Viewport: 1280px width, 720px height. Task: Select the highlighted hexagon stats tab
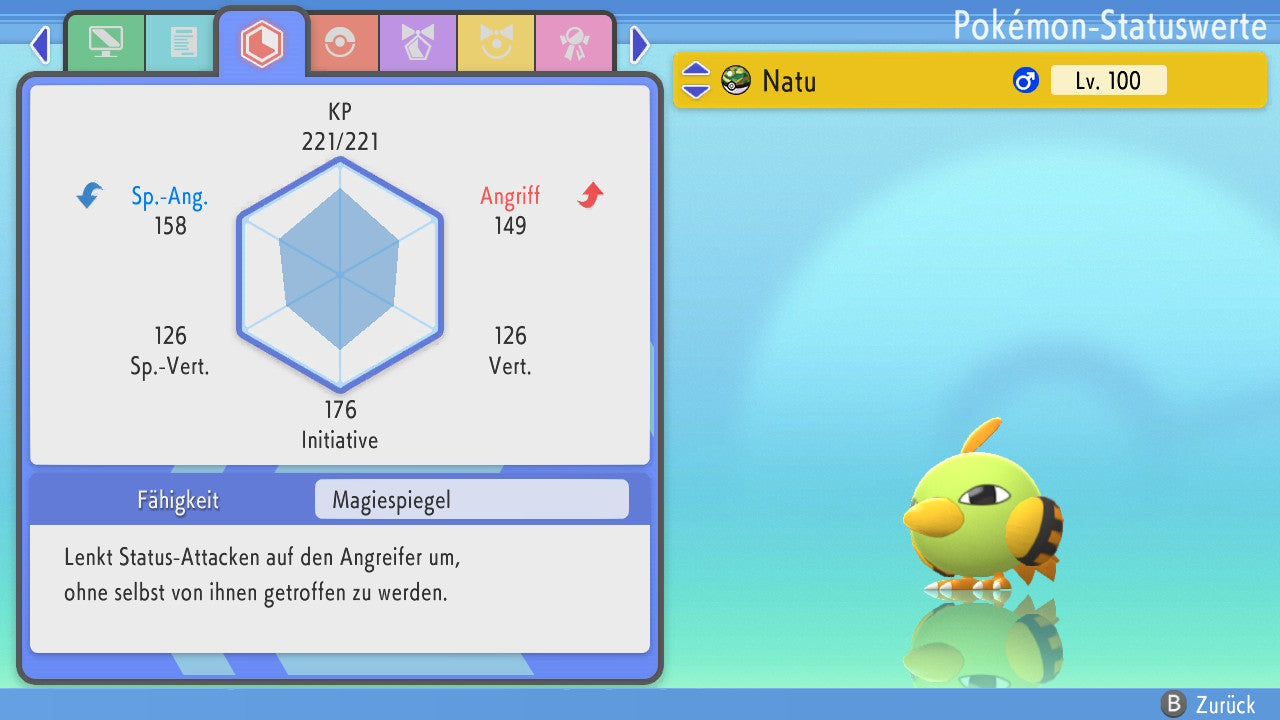coord(262,43)
